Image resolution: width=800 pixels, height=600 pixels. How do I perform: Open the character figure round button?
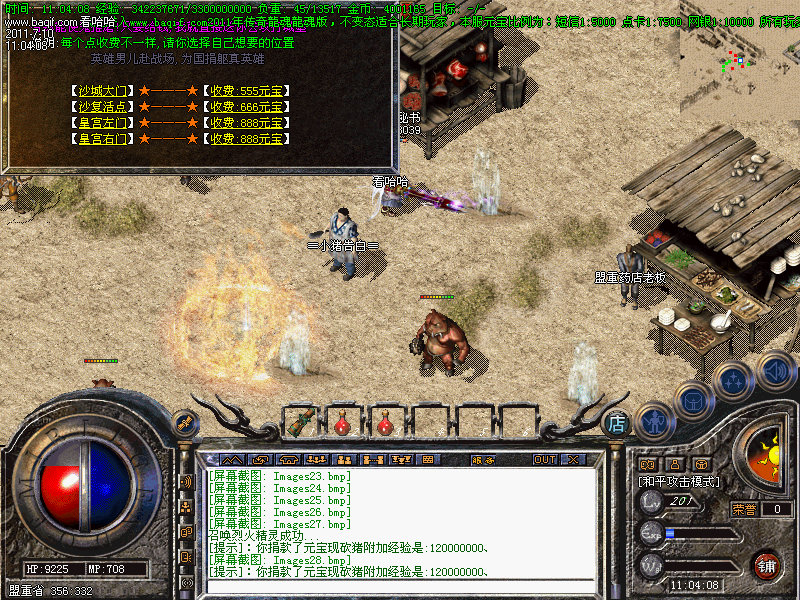click(654, 421)
